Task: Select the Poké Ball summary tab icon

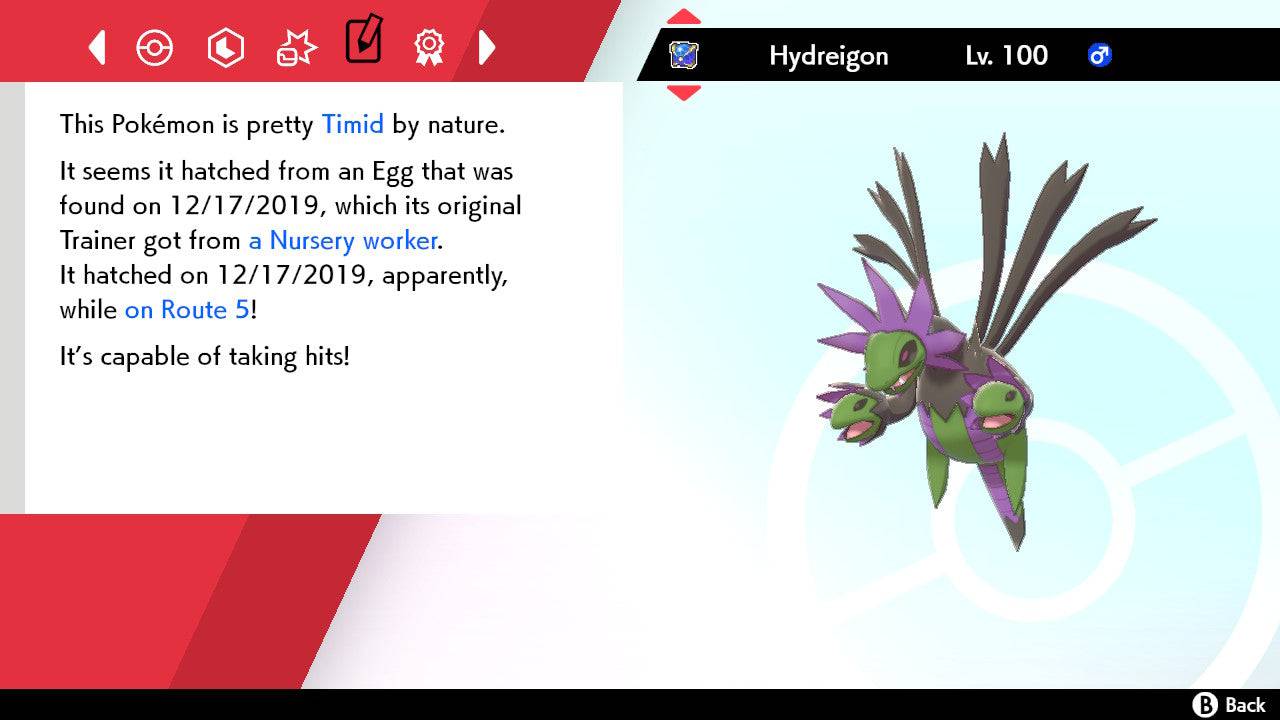Action: 155,47
